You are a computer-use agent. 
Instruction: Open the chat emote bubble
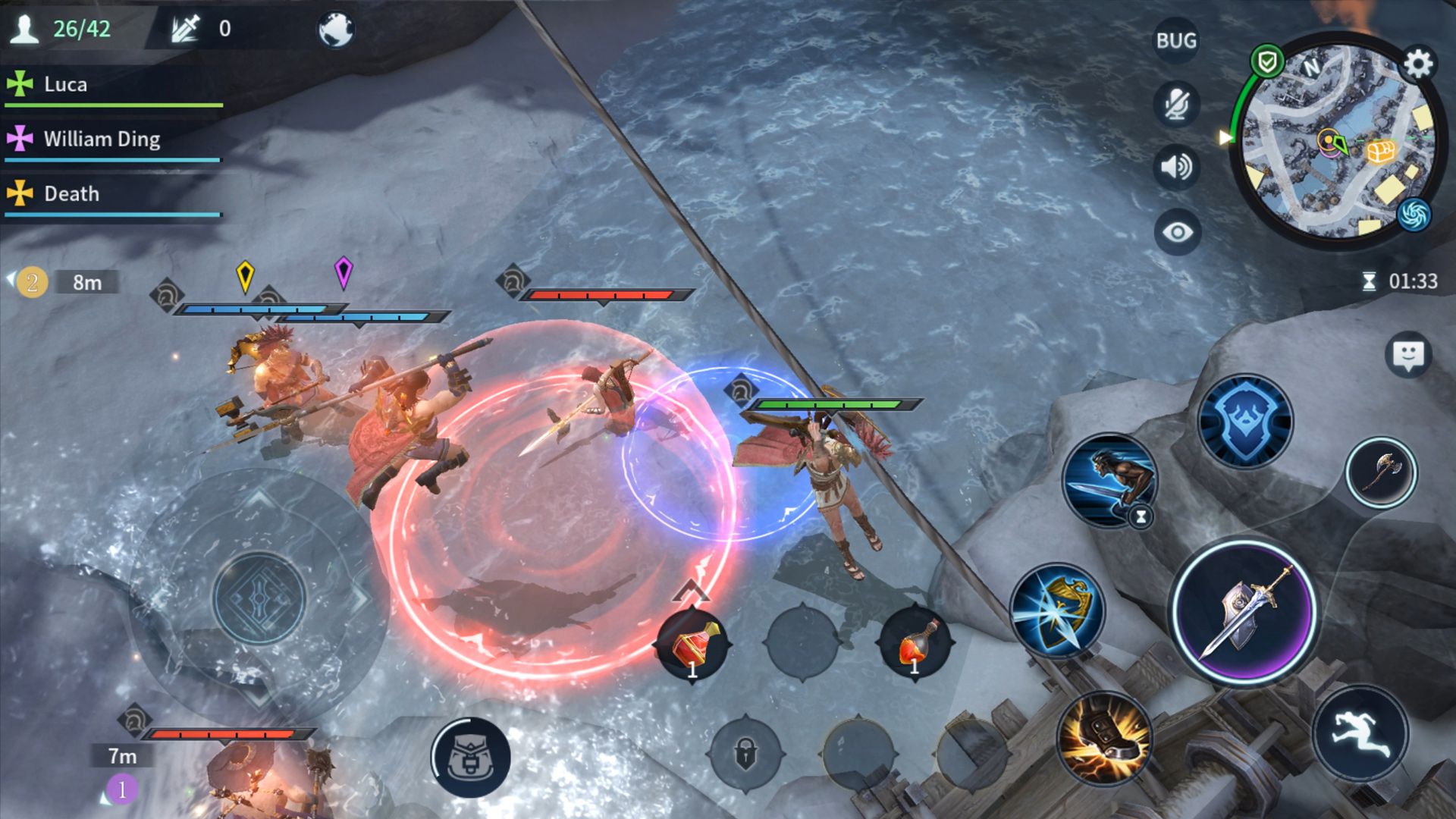pos(1408,355)
